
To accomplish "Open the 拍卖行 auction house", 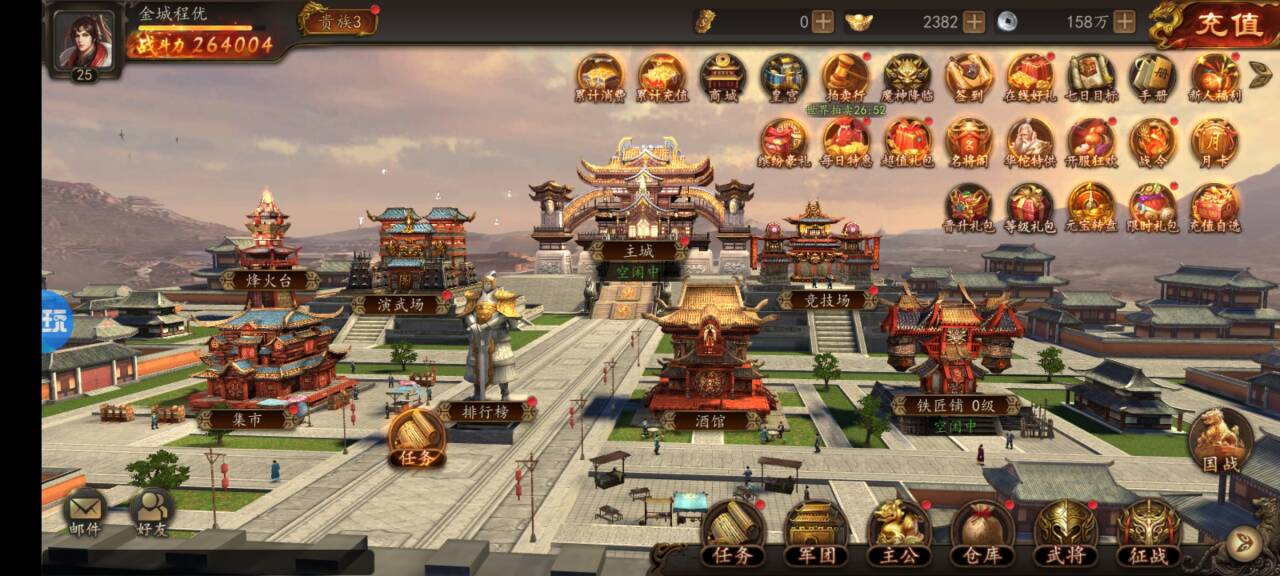I will pos(846,78).
